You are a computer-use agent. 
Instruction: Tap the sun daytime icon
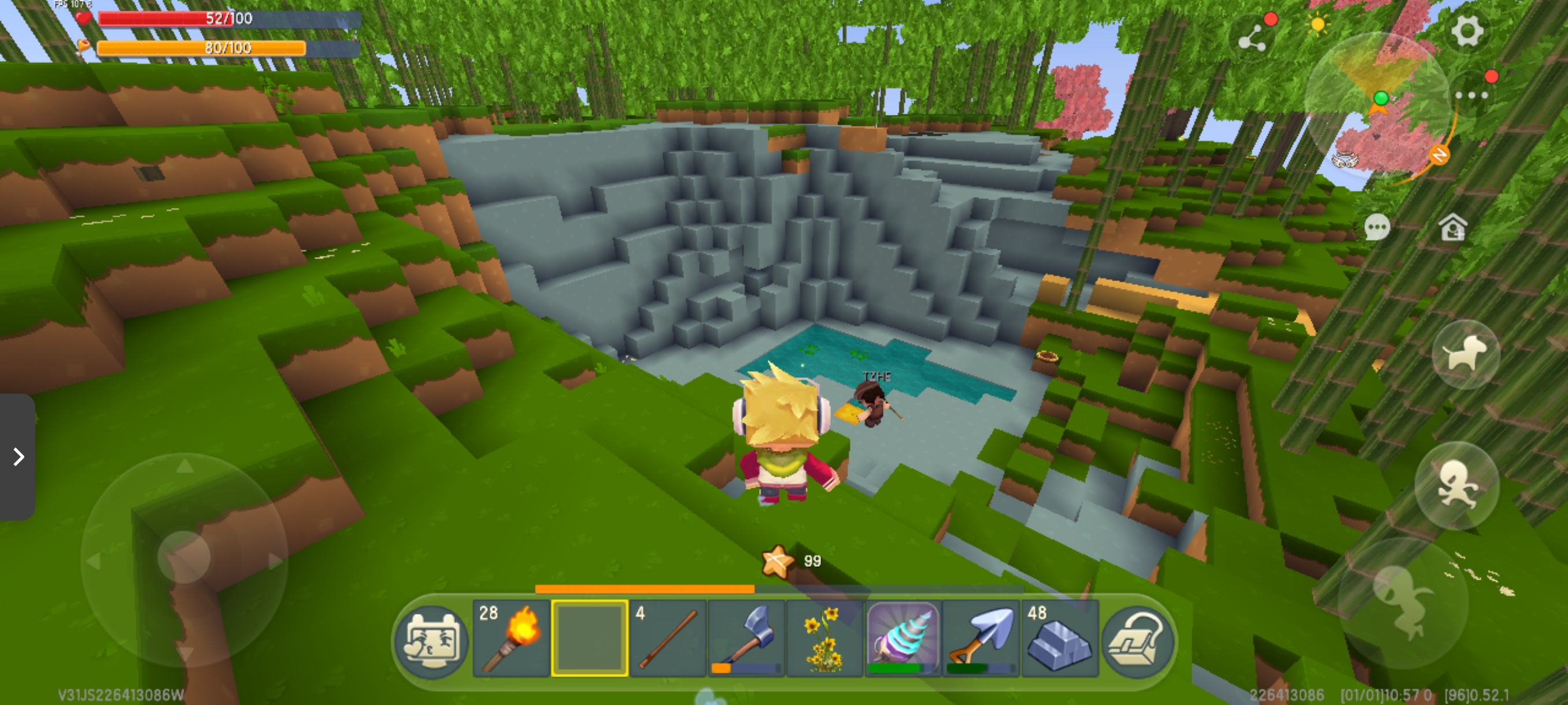(x=1318, y=25)
